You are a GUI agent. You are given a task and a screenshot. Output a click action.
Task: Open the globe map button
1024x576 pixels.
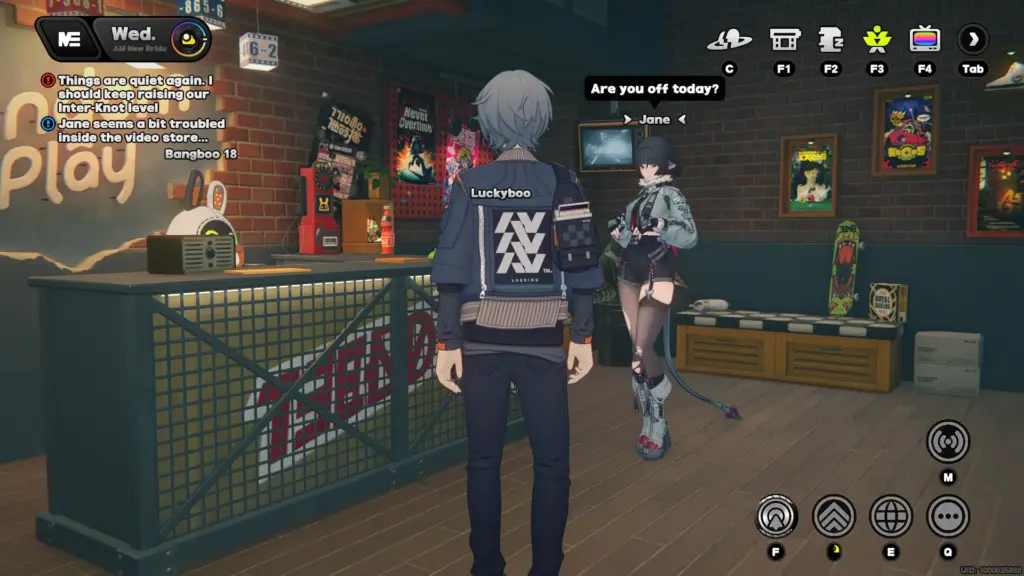[891, 516]
